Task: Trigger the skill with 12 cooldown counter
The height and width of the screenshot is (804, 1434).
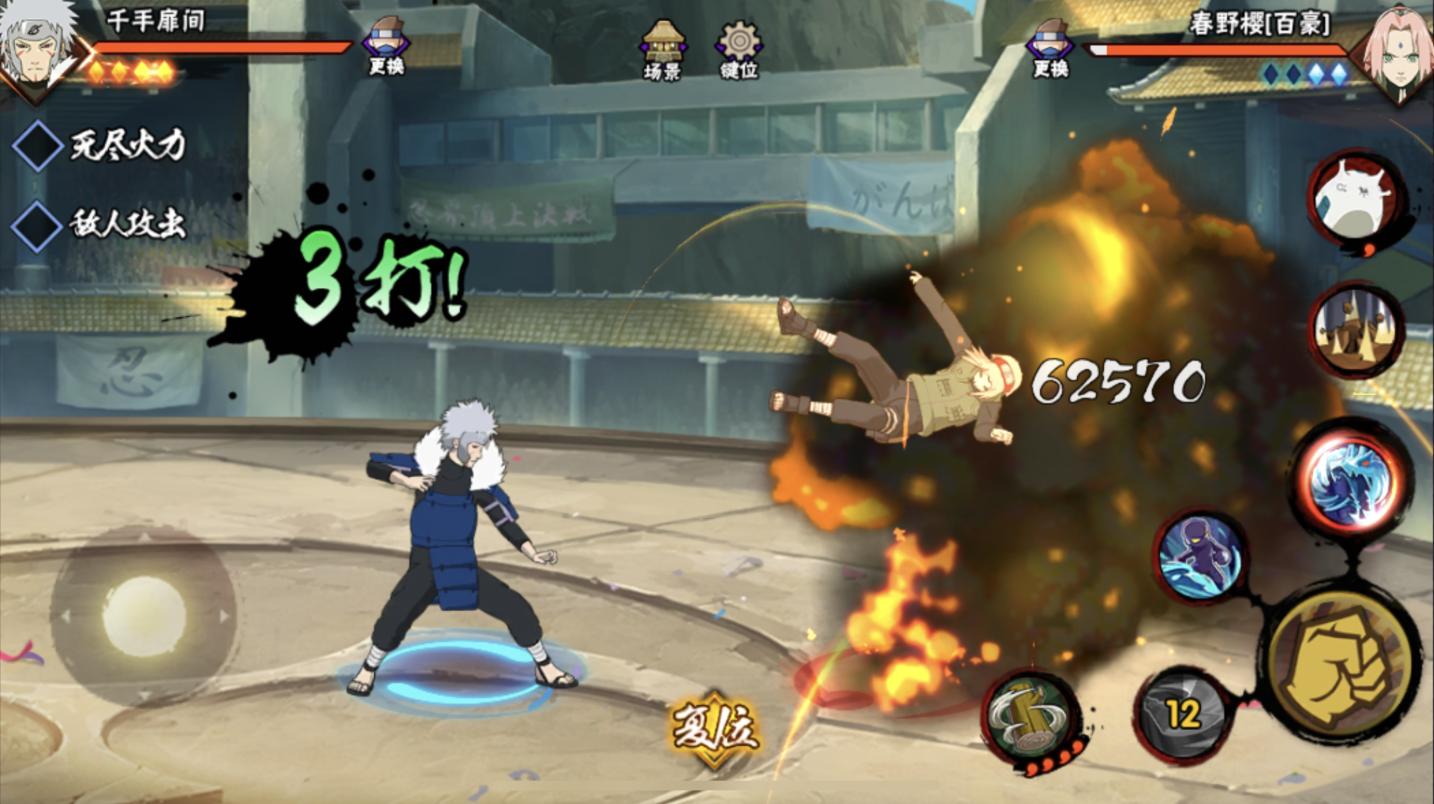Action: tap(1184, 714)
